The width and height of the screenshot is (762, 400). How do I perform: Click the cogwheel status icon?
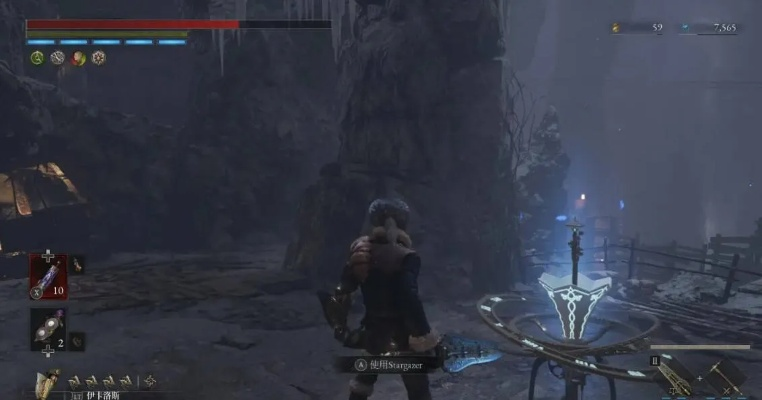(x=99, y=58)
